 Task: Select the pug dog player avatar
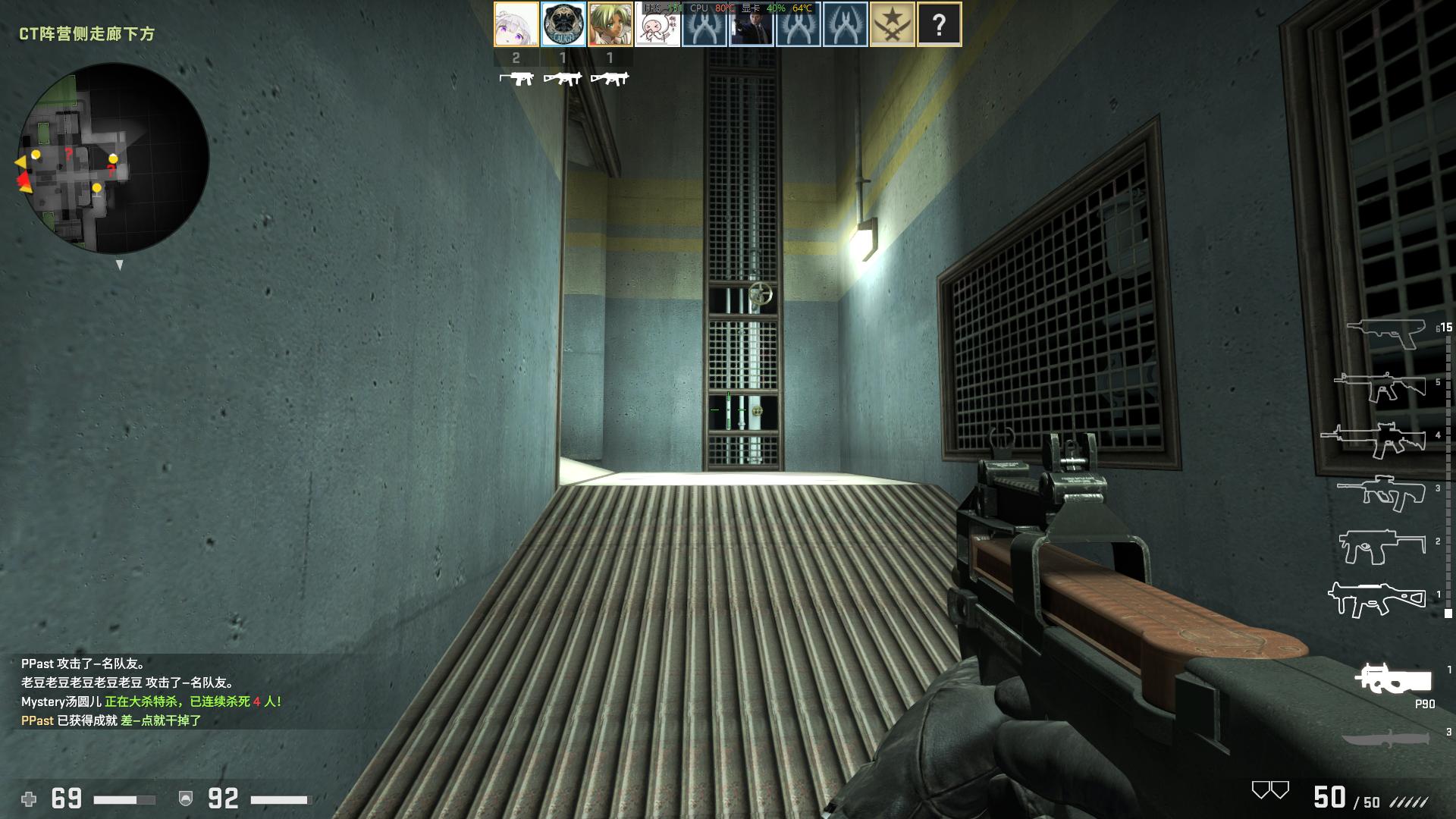tap(563, 24)
